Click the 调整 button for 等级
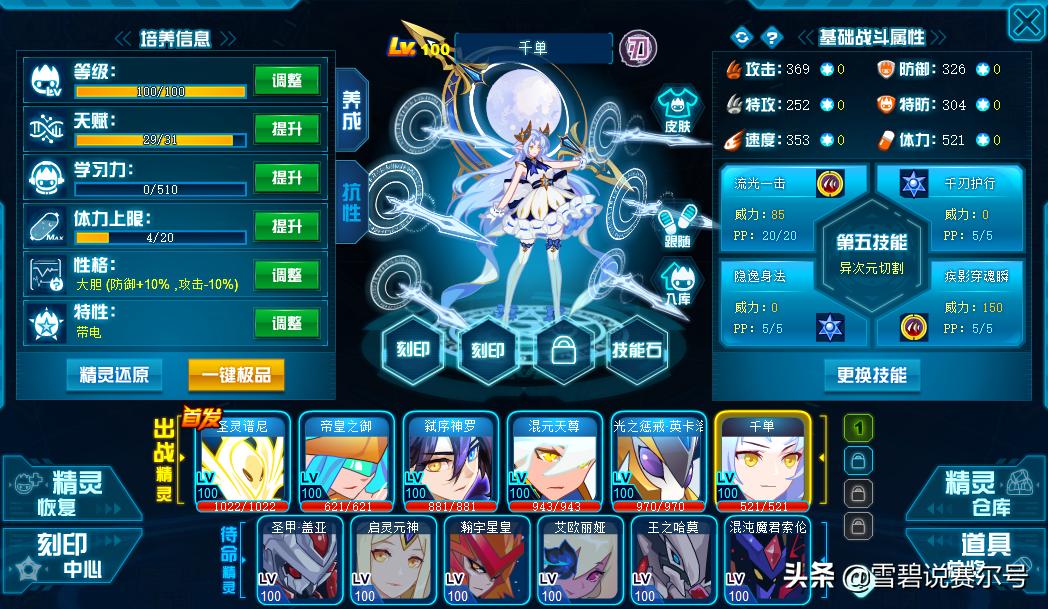Image resolution: width=1048 pixels, height=609 pixels. pos(287,81)
